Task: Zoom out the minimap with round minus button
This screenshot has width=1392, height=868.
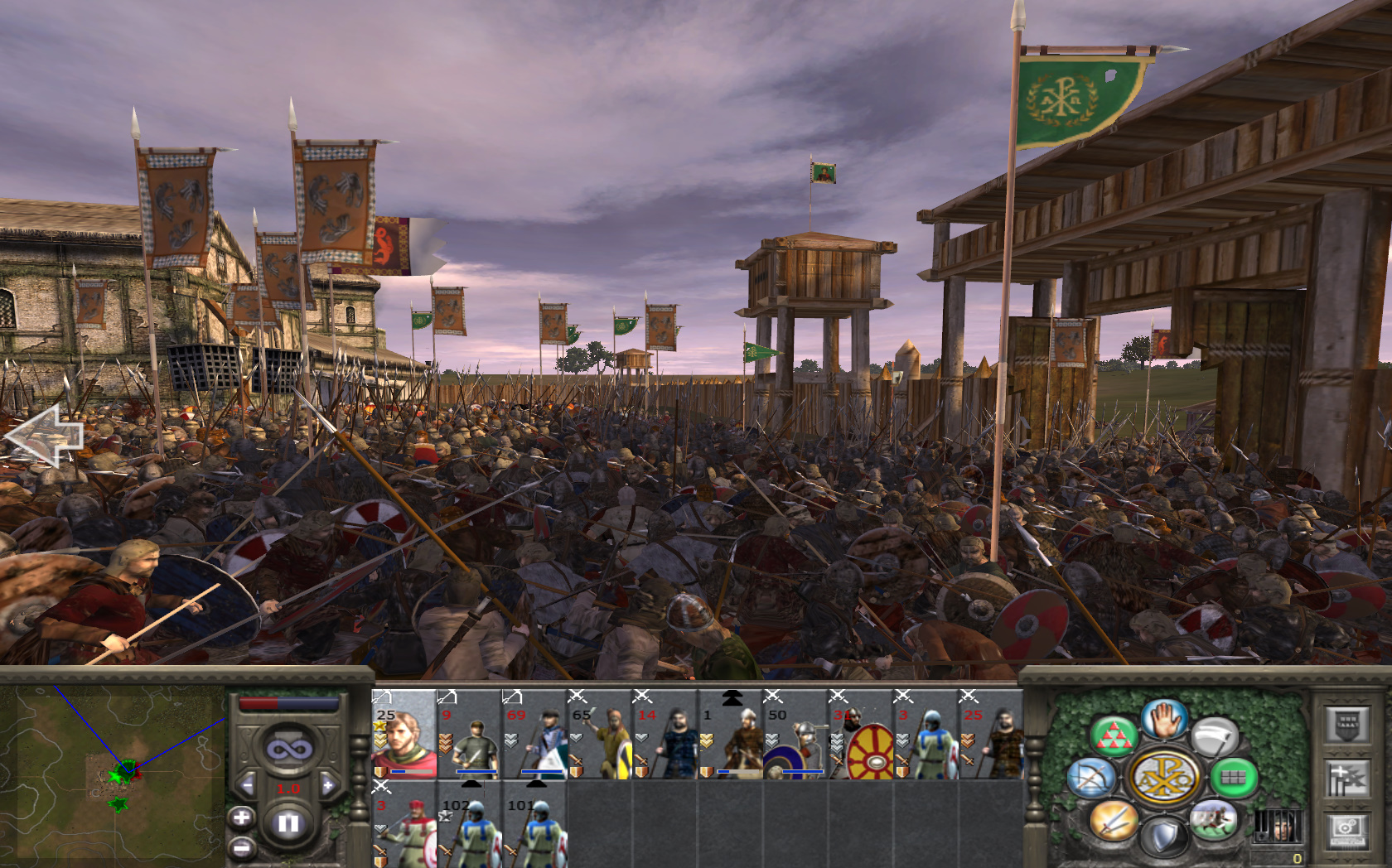Action: [241, 847]
